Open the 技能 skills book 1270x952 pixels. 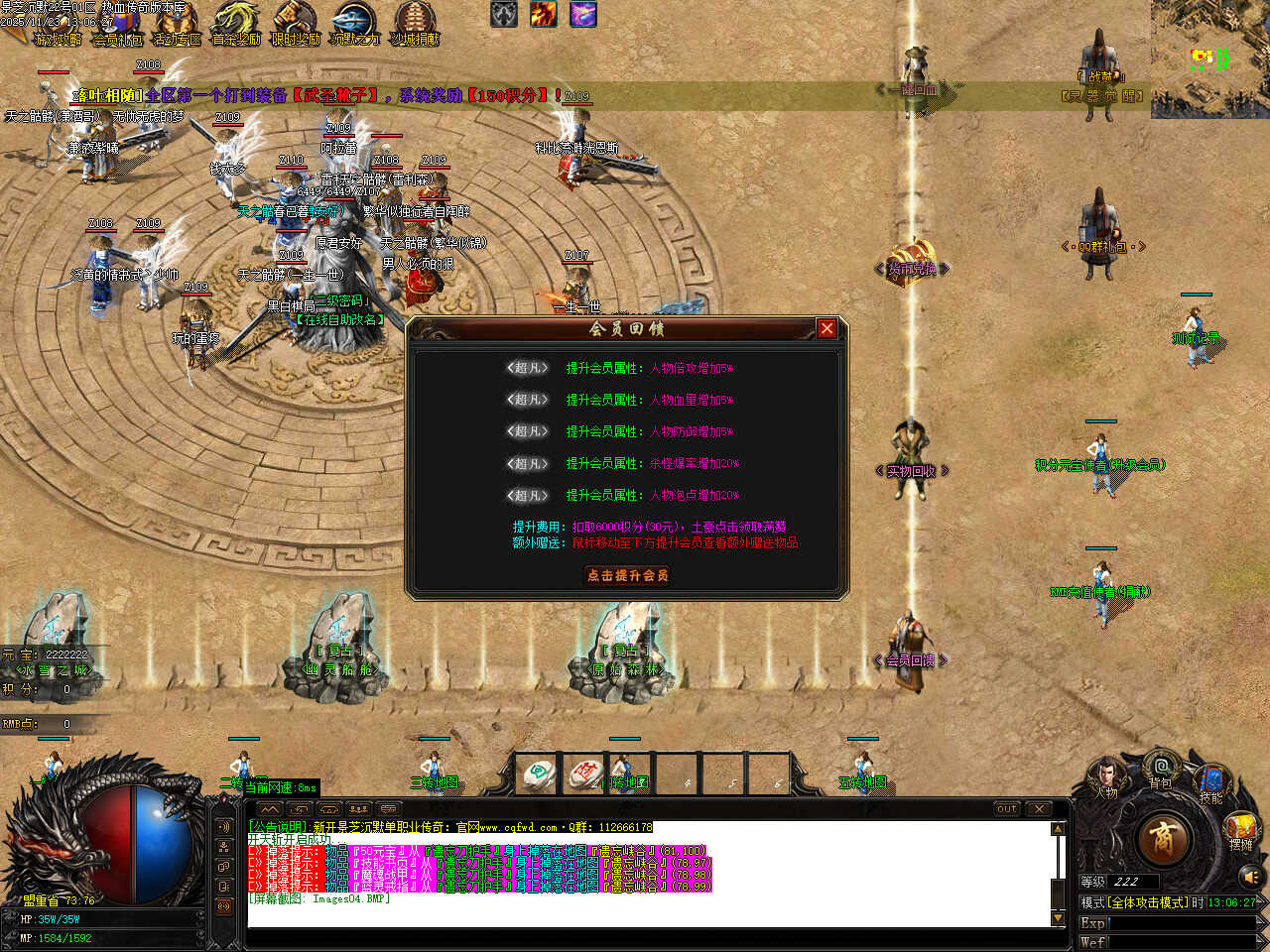[1211, 781]
